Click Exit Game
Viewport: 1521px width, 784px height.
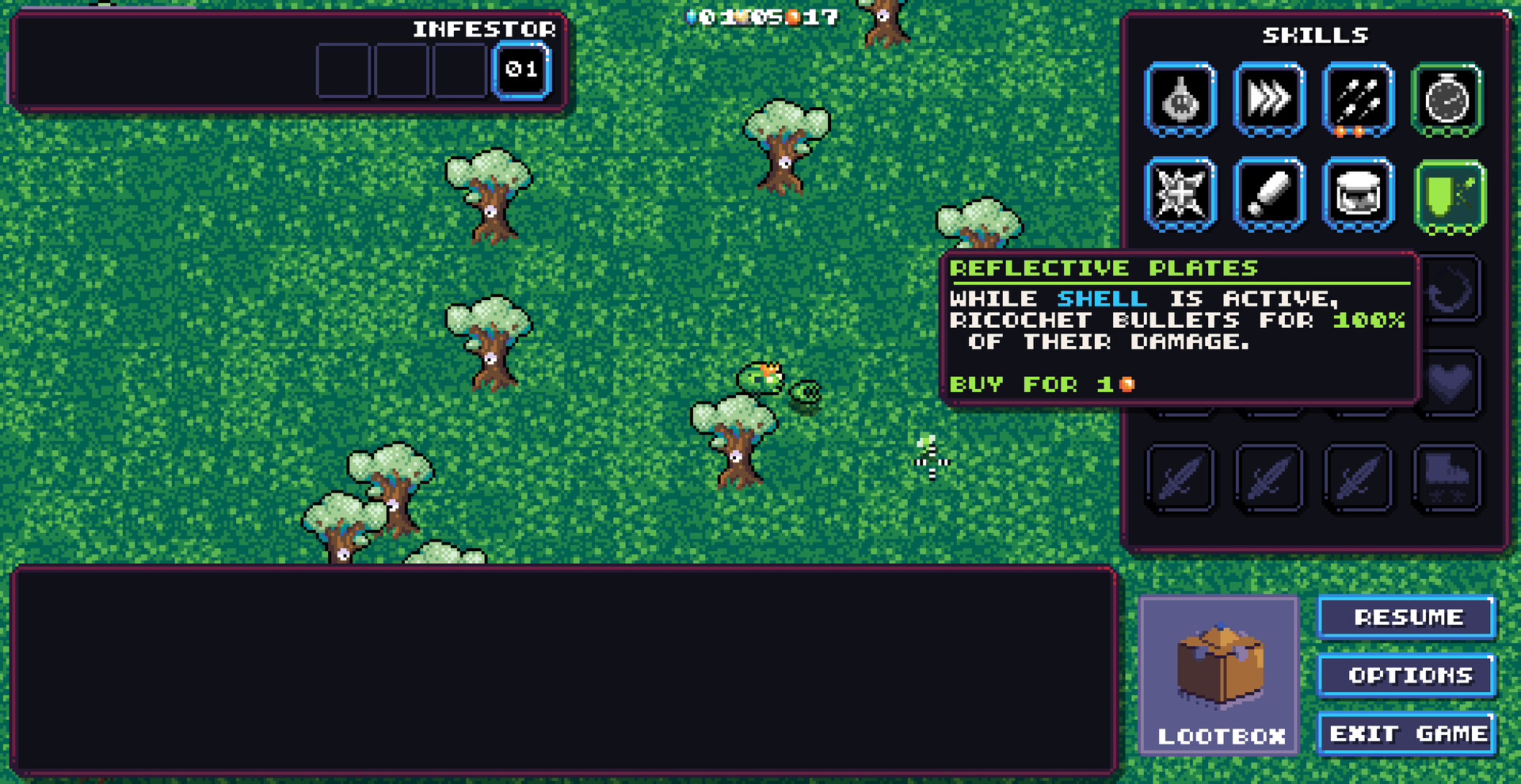point(1407,733)
